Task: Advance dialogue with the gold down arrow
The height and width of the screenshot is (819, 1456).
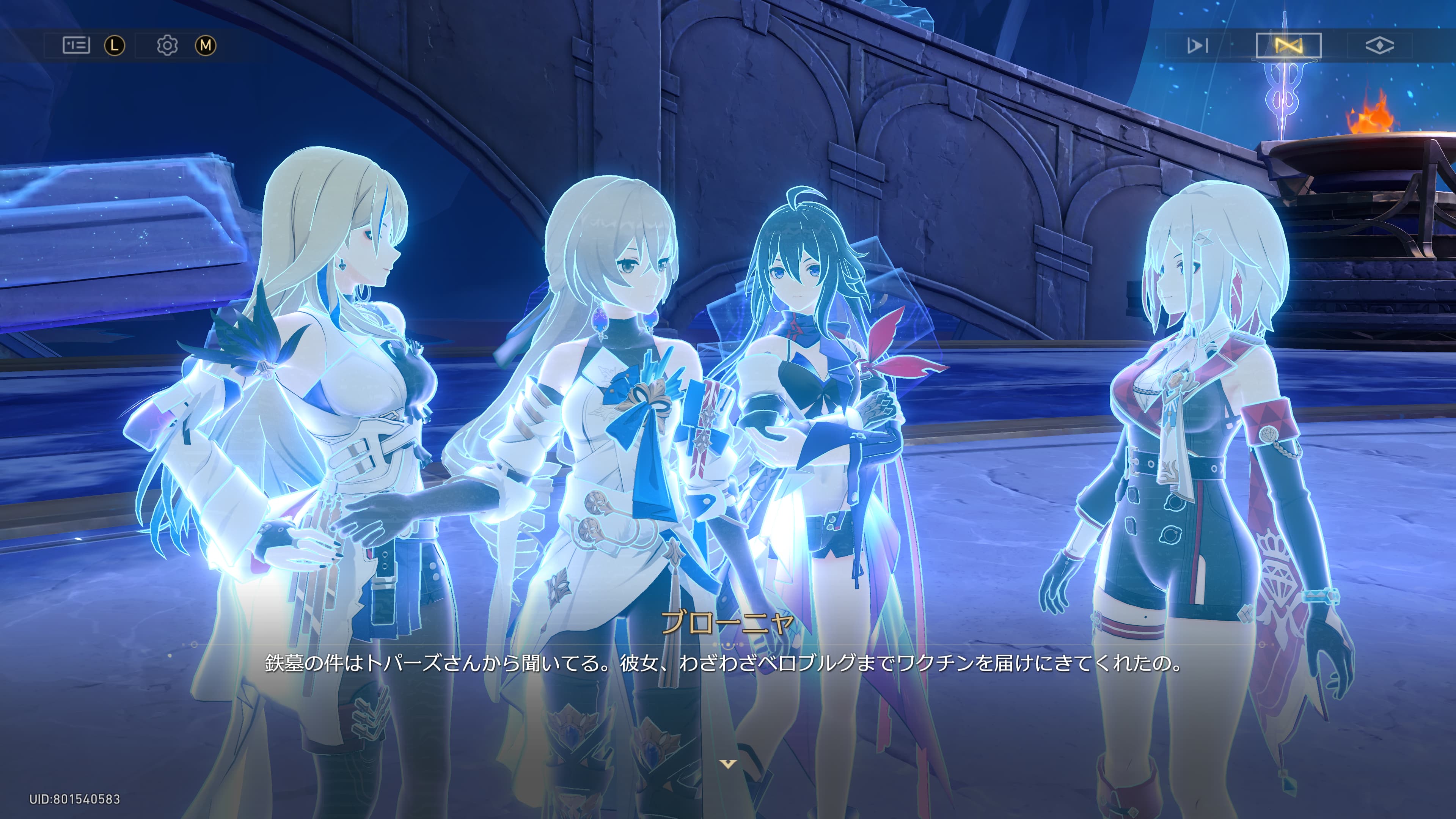Action: point(728,764)
